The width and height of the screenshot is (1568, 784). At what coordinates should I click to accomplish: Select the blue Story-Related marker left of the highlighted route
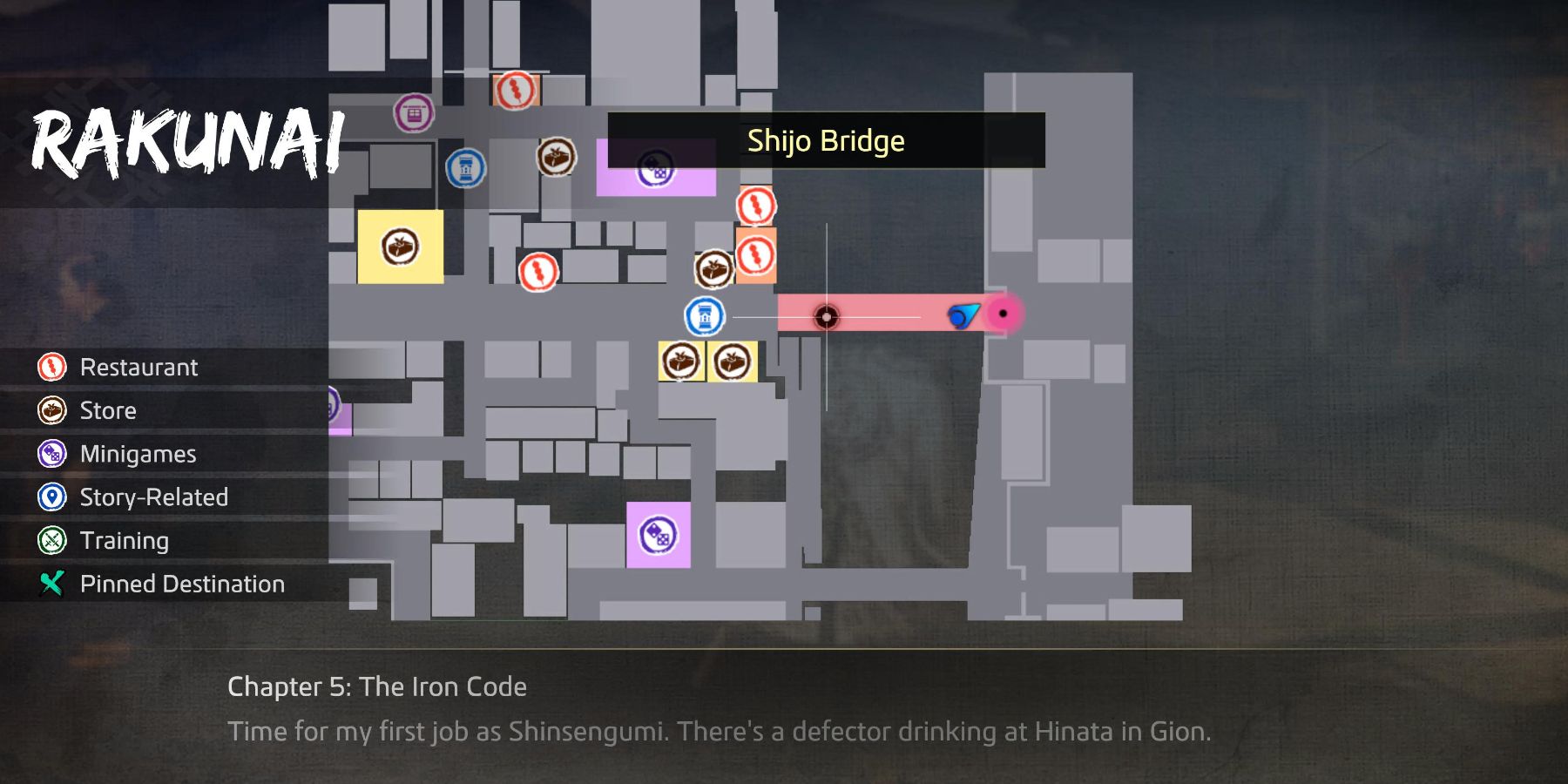[x=702, y=315]
